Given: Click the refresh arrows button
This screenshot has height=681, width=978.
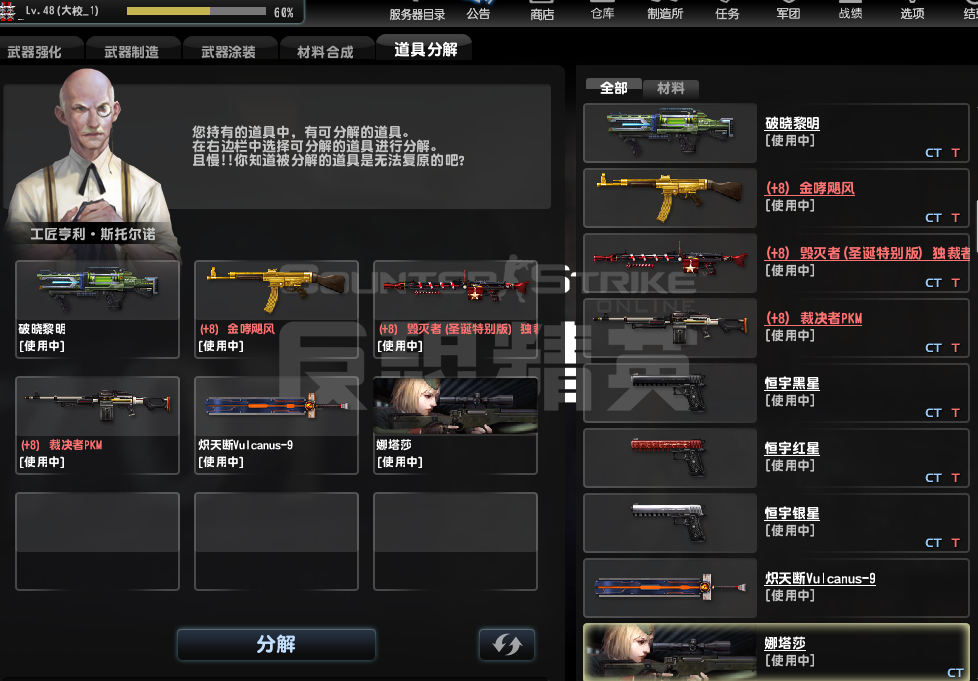Looking at the screenshot, I should tap(506, 644).
